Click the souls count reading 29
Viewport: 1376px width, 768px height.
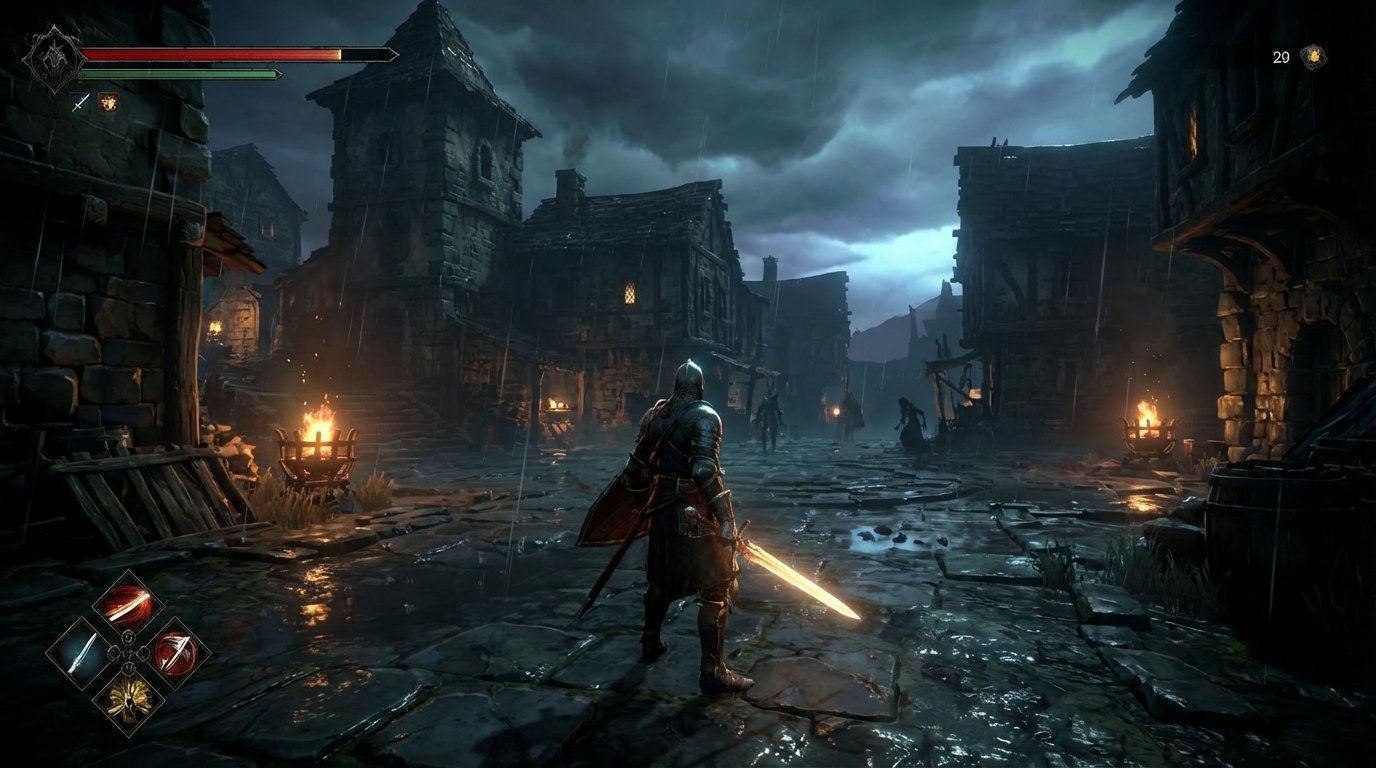1281,58
